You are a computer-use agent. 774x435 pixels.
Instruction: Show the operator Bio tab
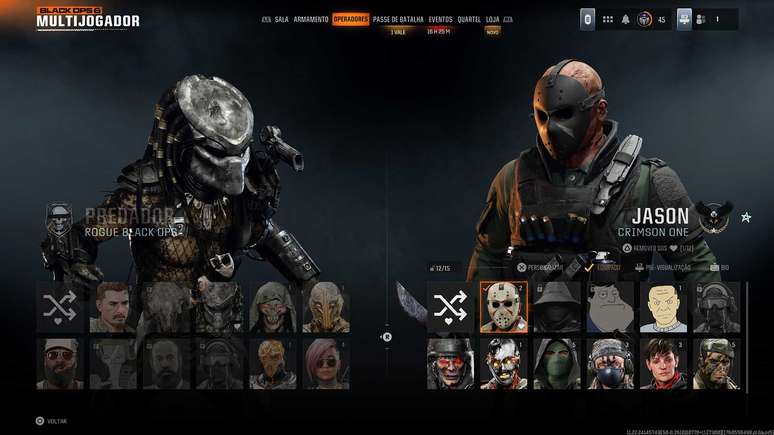[721, 268]
